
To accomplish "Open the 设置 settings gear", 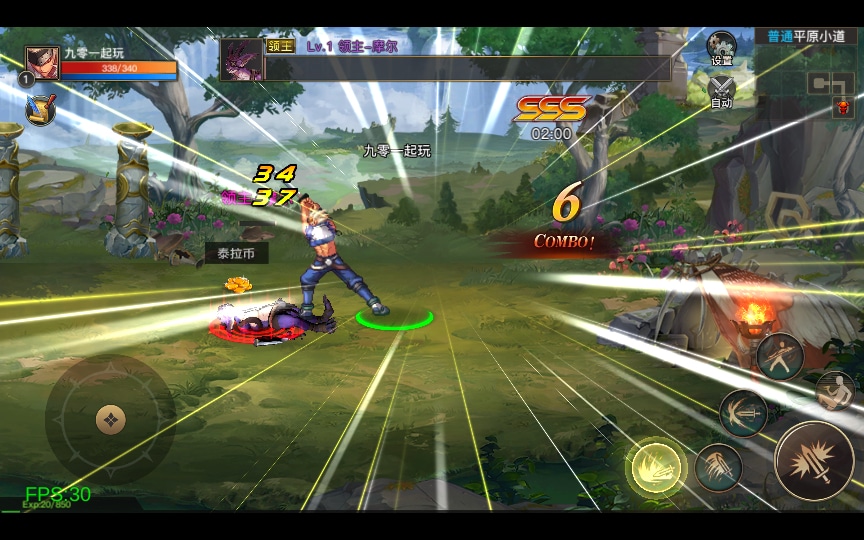I will (x=721, y=48).
